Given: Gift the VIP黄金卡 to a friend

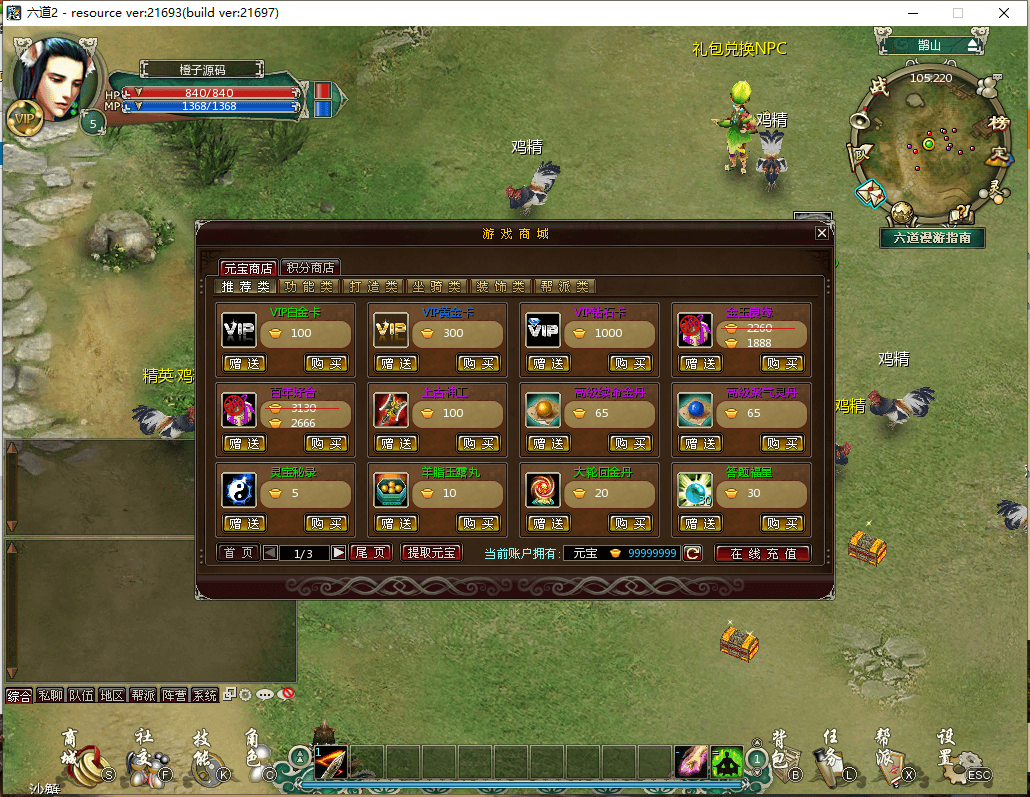Looking at the screenshot, I should (397, 363).
